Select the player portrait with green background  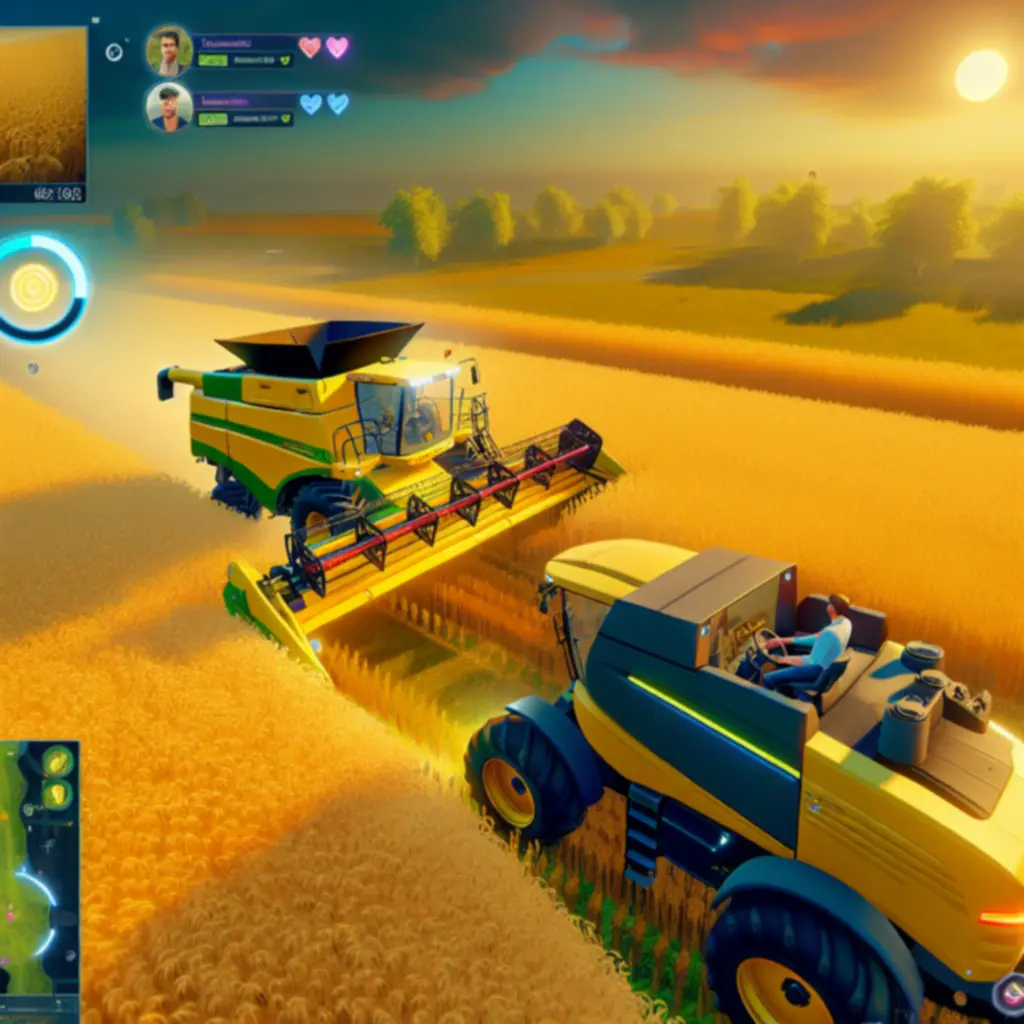(x=169, y=50)
